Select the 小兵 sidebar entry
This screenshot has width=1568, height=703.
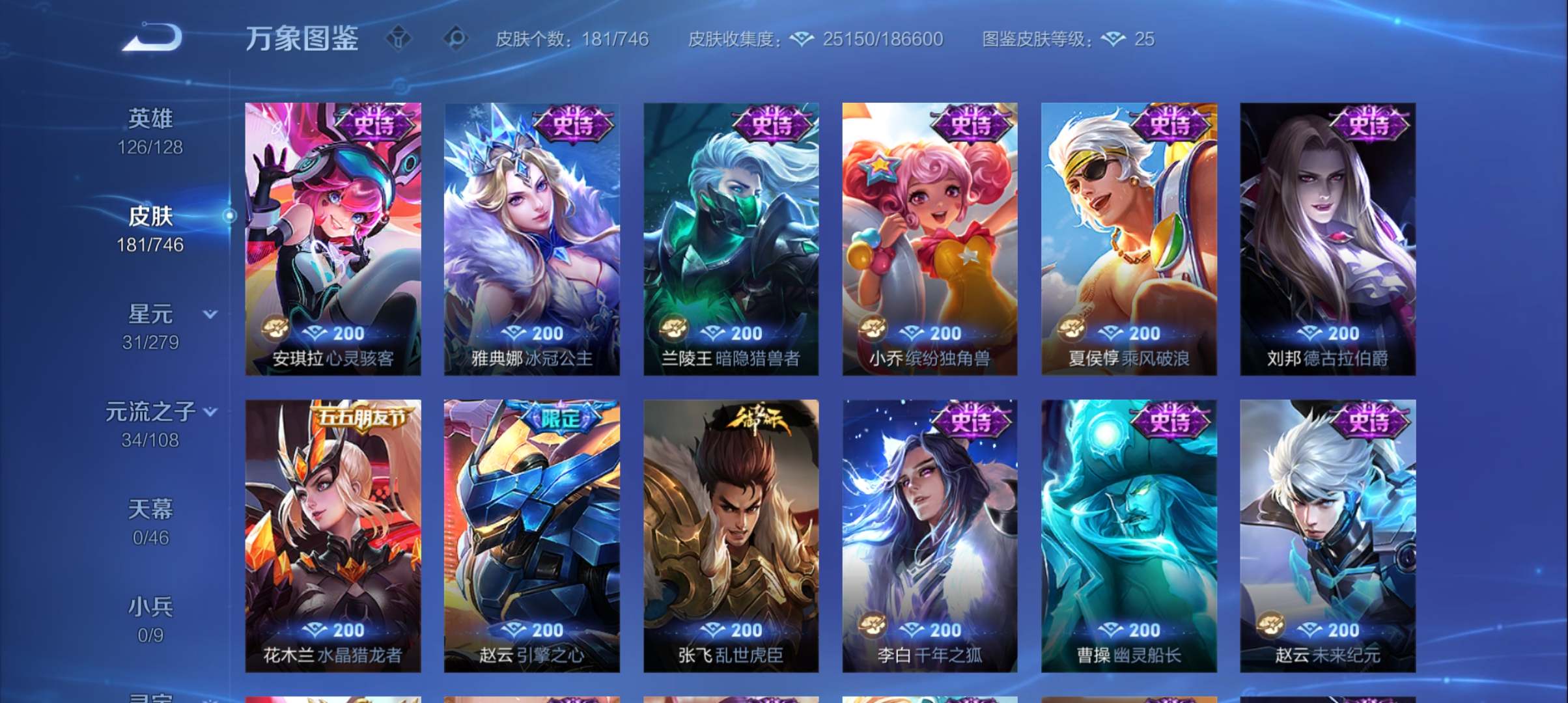coord(151,610)
